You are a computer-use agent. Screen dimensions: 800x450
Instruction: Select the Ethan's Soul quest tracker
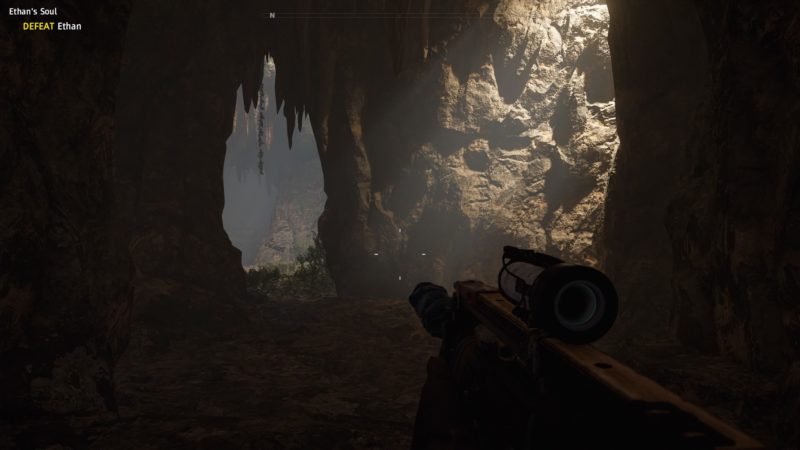(x=33, y=12)
